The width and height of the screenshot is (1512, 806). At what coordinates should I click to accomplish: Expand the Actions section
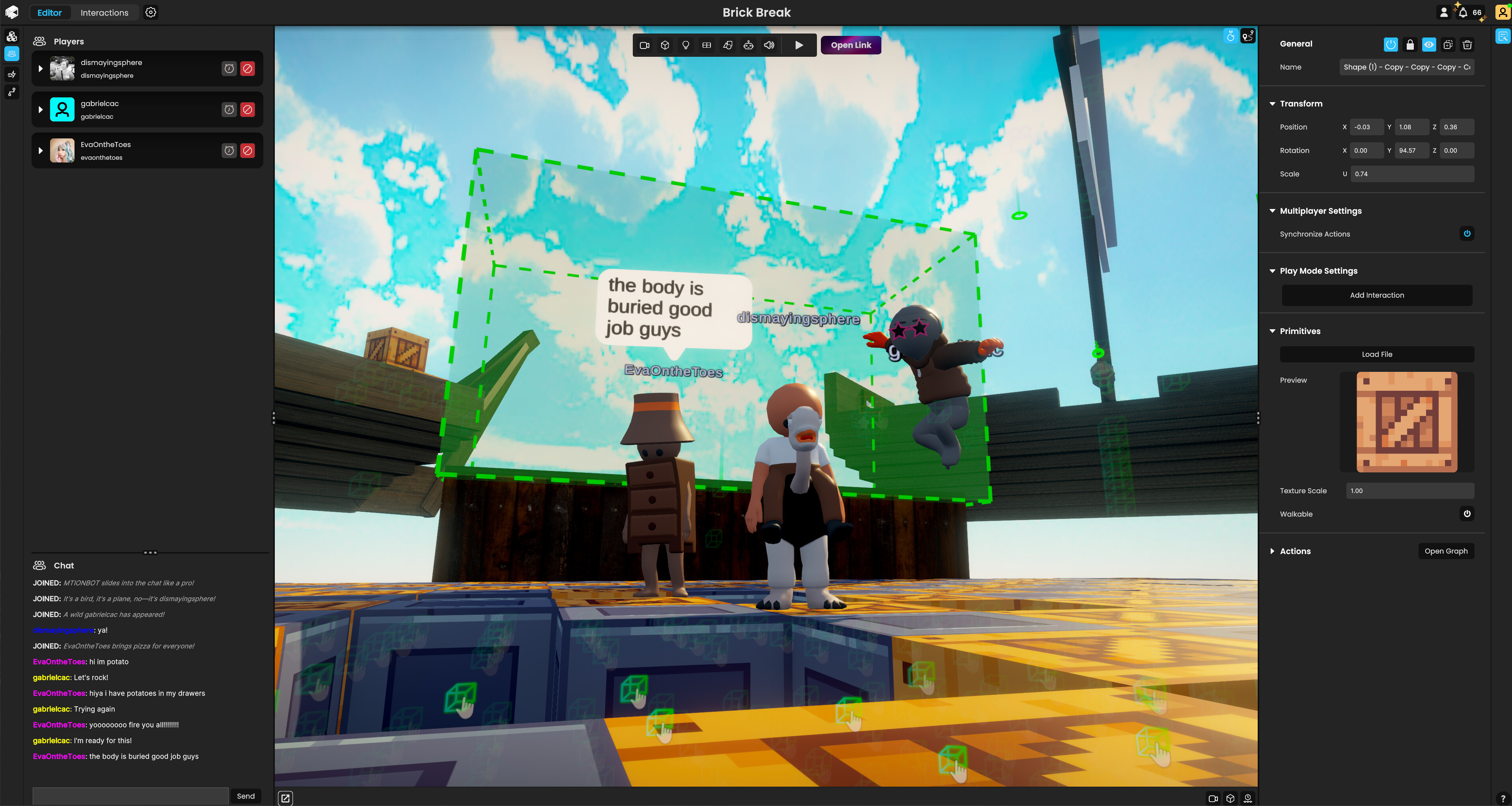point(1272,551)
